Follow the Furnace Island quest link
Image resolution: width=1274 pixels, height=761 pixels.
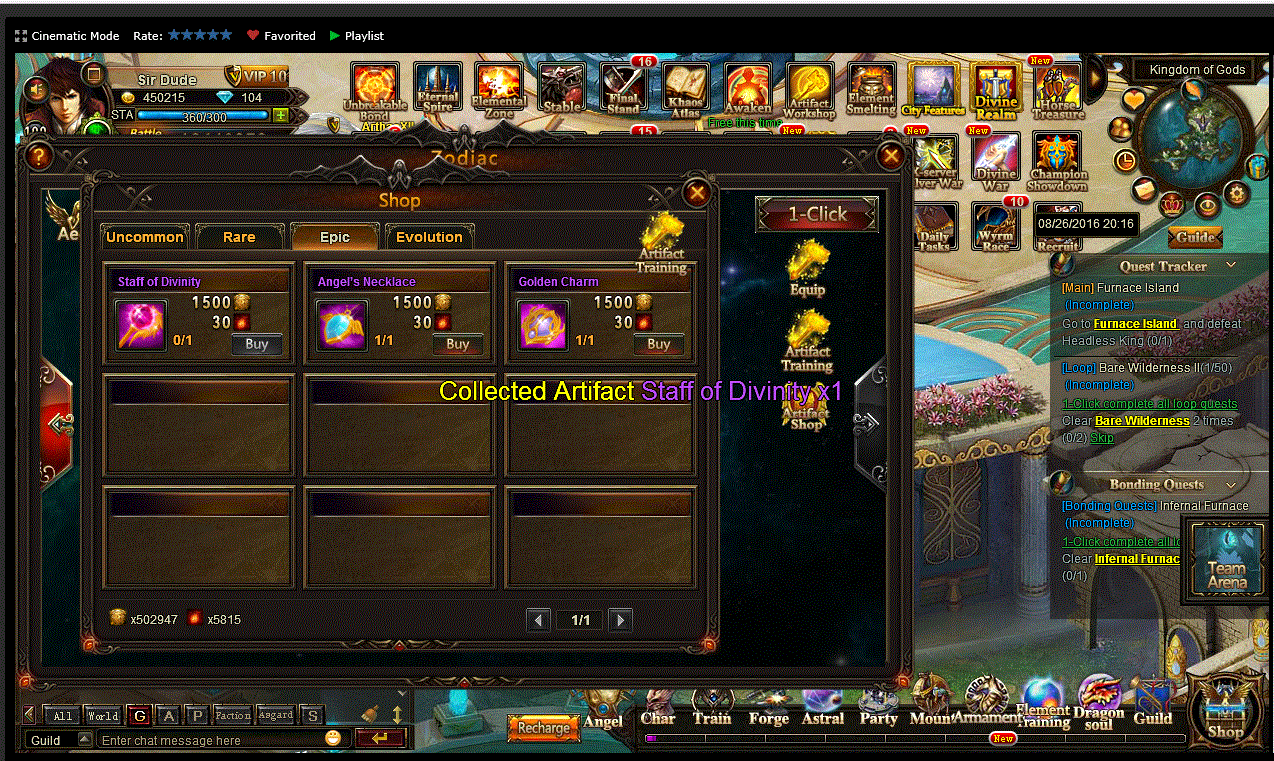click(1135, 324)
